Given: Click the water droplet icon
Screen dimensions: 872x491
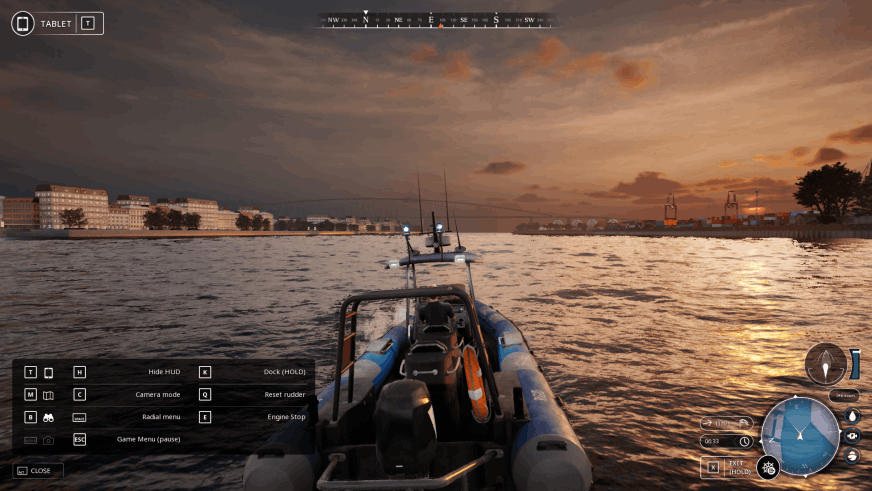Looking at the screenshot, I should click(852, 416).
